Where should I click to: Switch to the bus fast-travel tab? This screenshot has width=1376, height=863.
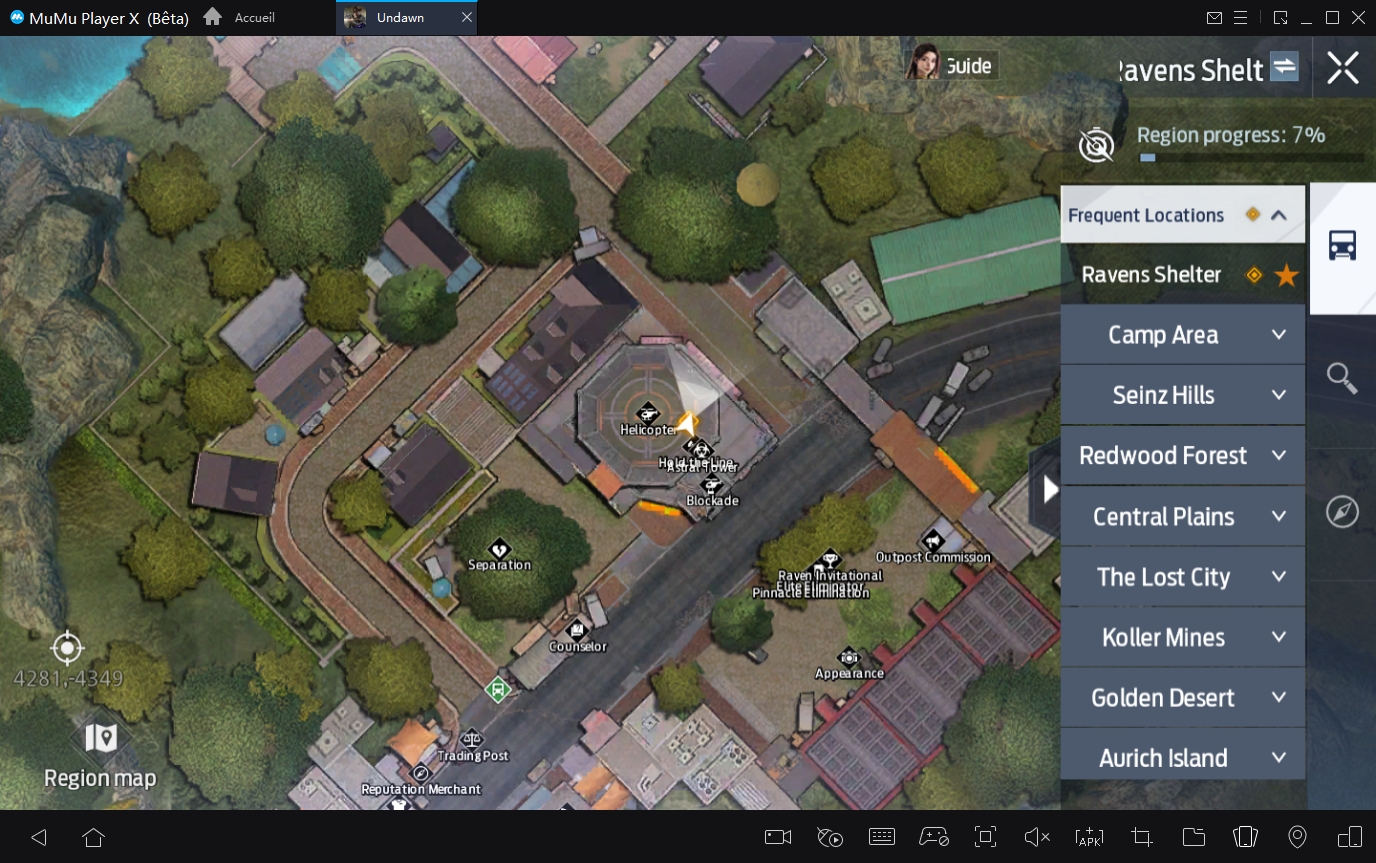1342,246
